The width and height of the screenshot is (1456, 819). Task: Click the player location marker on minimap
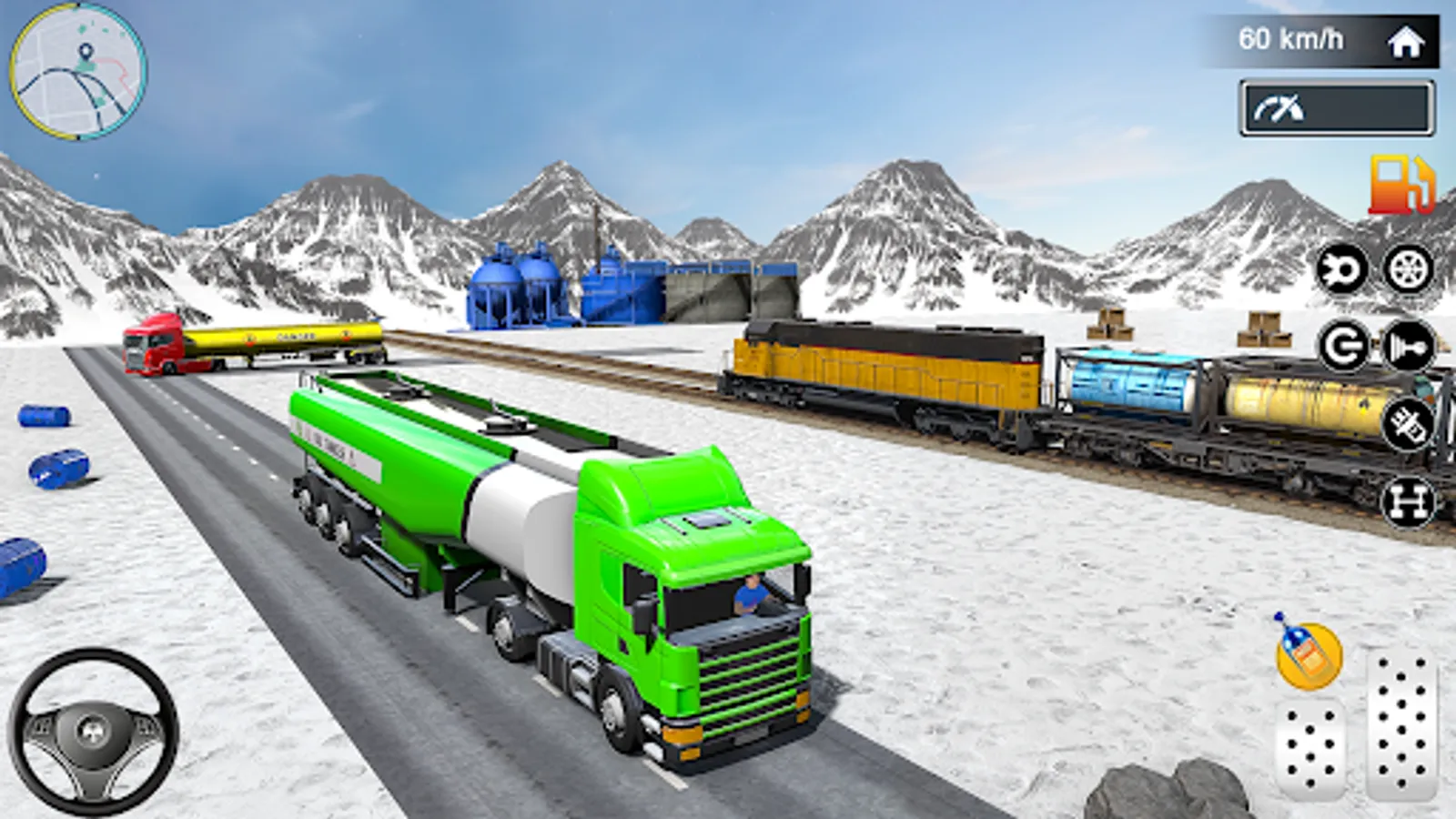[x=86, y=52]
